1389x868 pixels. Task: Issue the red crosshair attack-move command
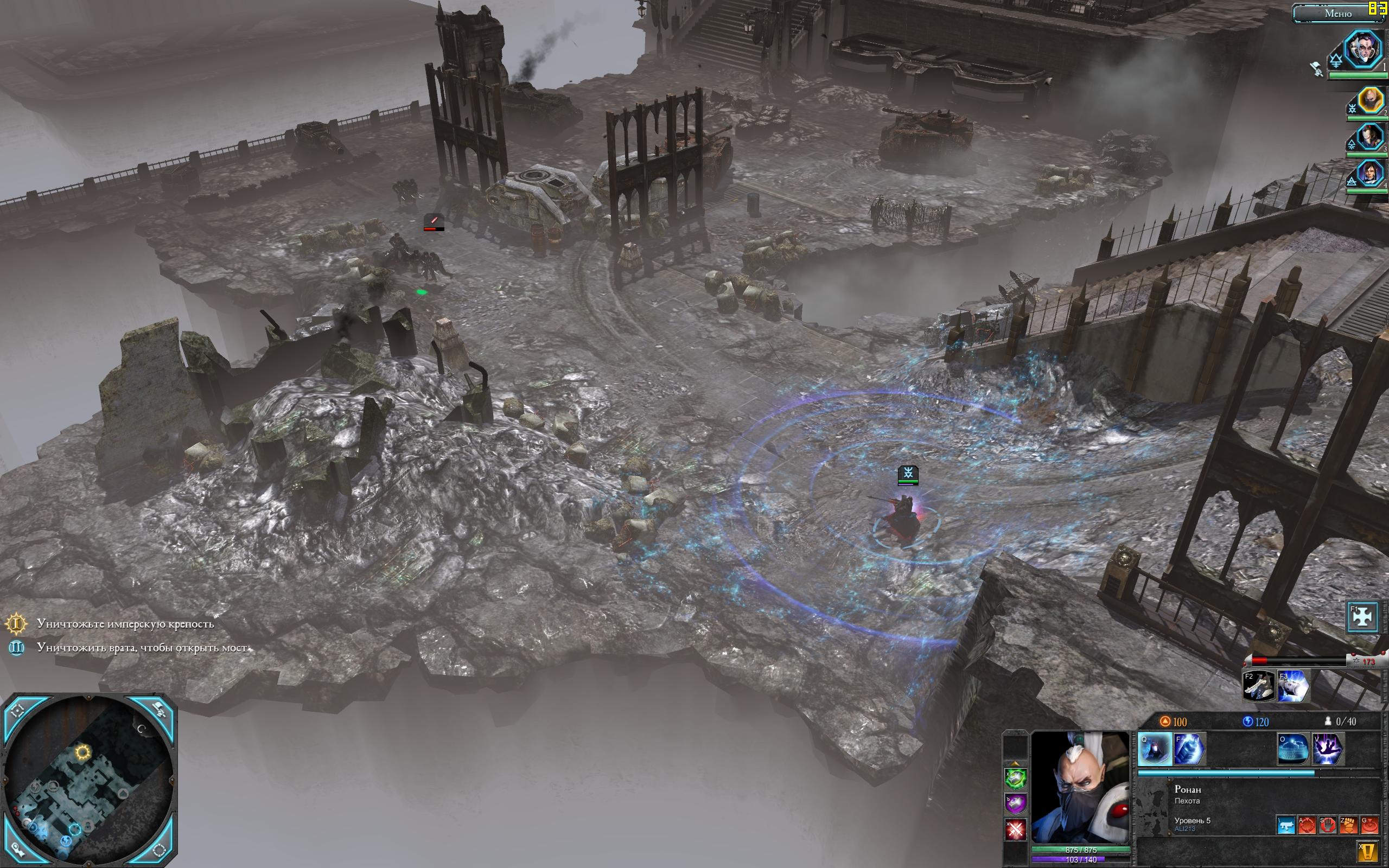point(1307,826)
